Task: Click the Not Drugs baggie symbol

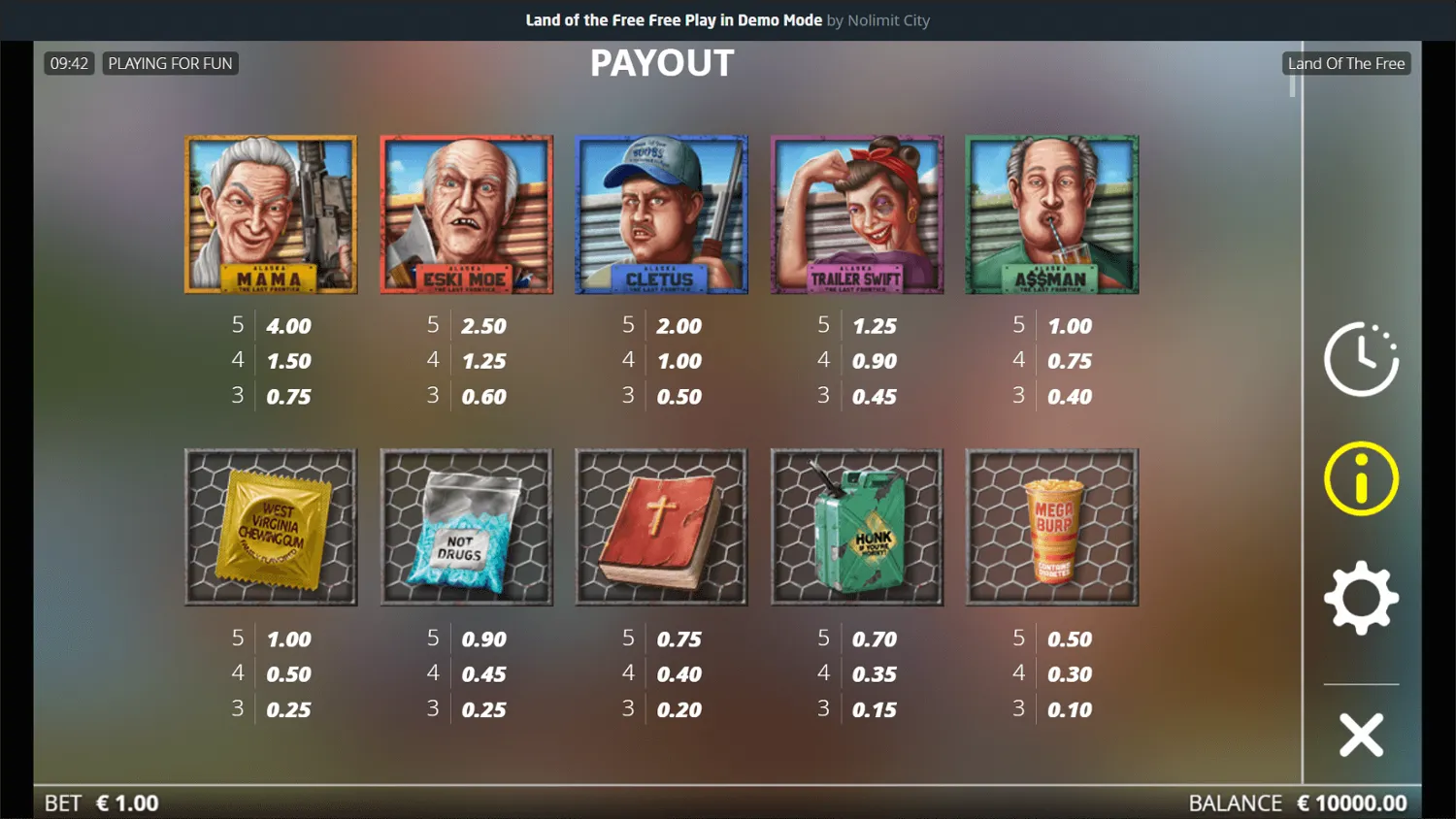Action: tap(466, 527)
